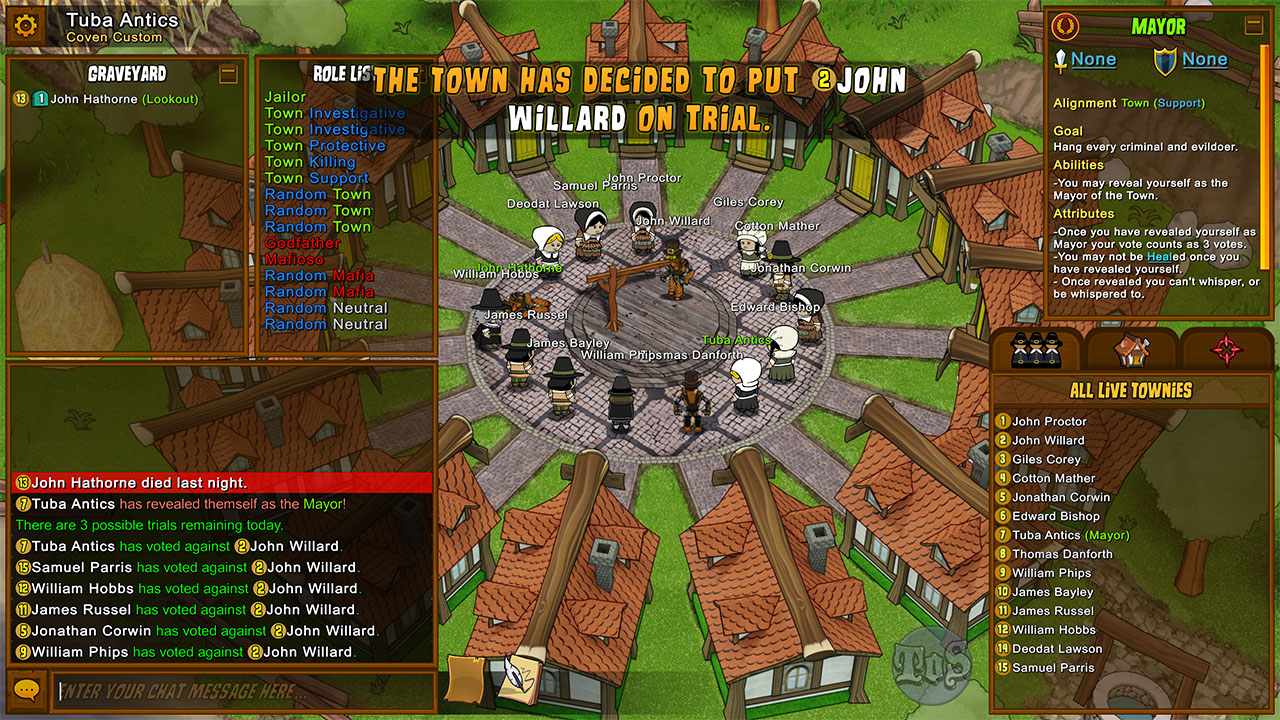Switch to the all live townies tab
Screen dimensions: 1280x720
[x=1036, y=349]
